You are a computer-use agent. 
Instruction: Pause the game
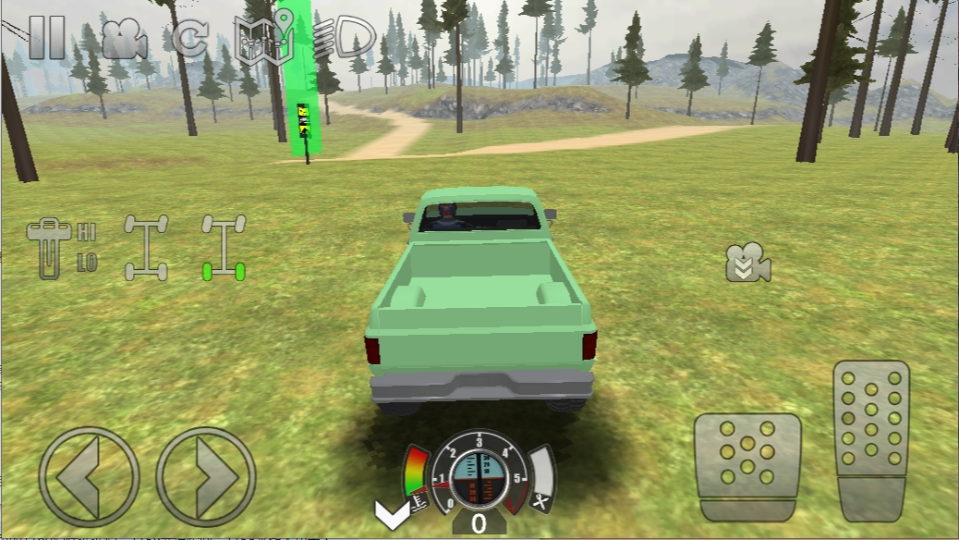(46, 36)
